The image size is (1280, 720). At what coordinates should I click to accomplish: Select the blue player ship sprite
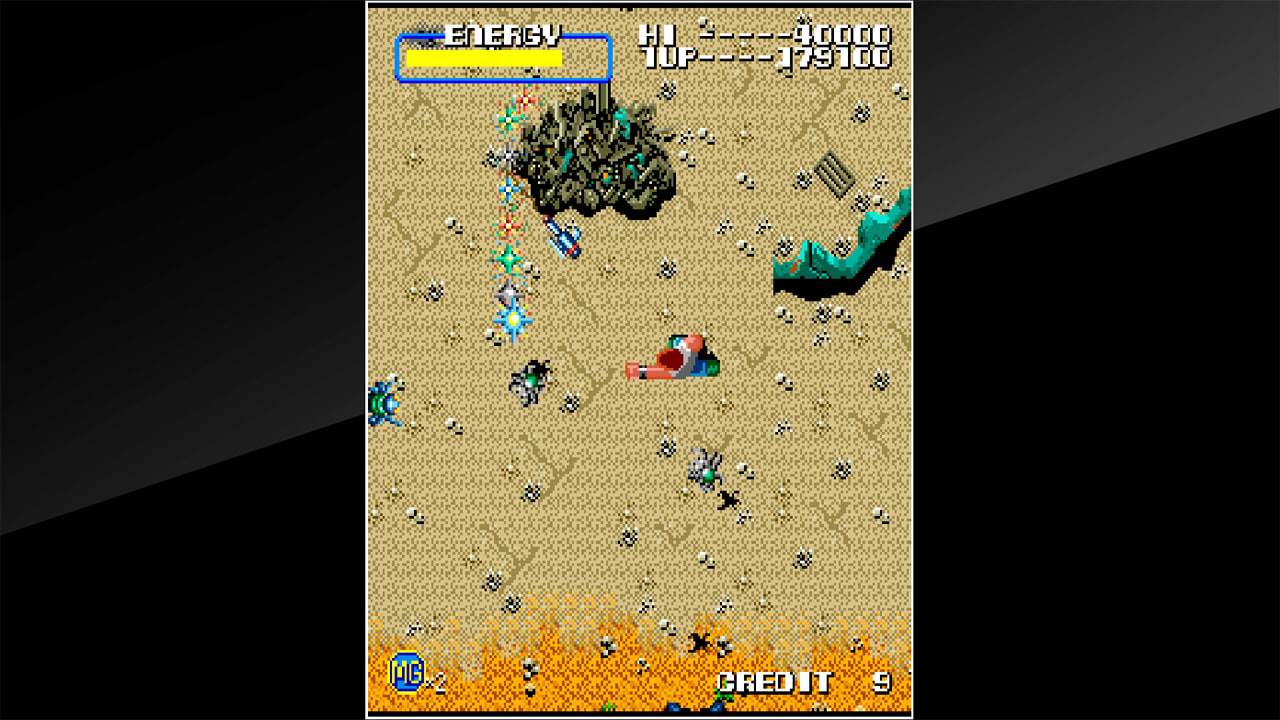pos(563,240)
